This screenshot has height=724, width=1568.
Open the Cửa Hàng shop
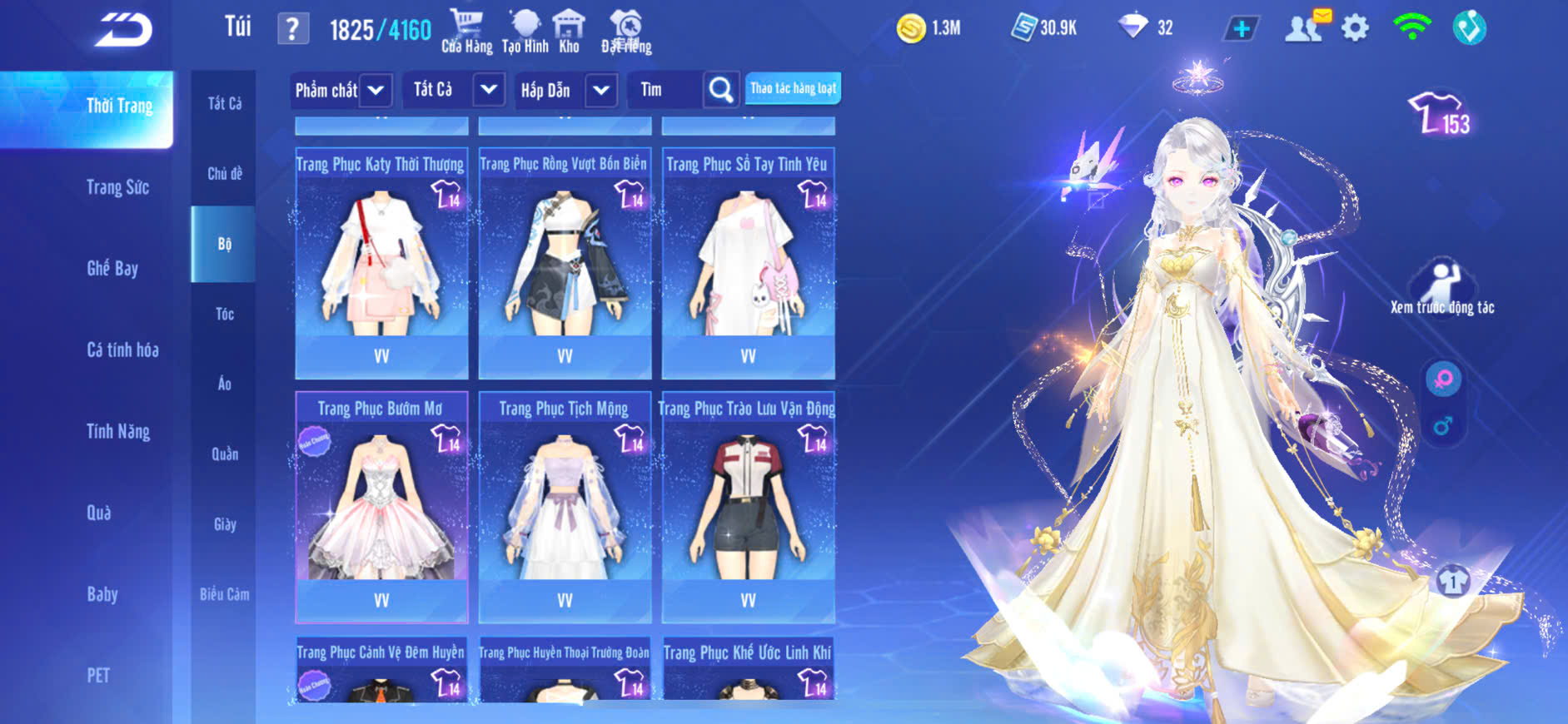pyautogui.click(x=466, y=32)
